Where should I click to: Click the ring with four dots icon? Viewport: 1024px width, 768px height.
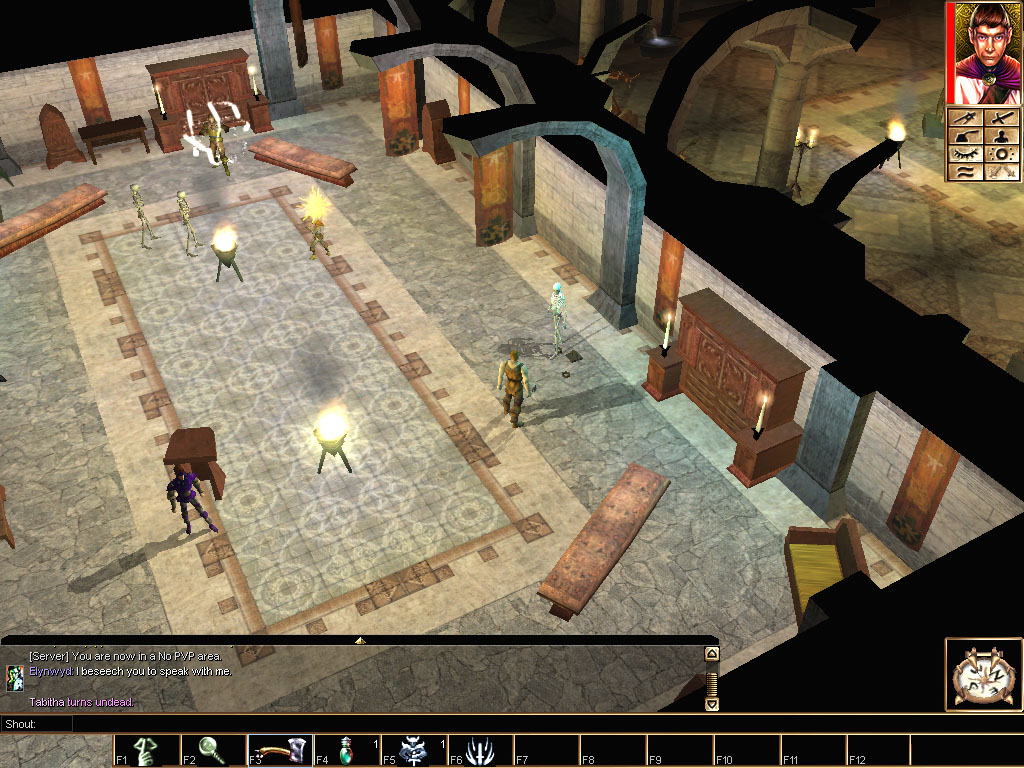pos(1000,155)
